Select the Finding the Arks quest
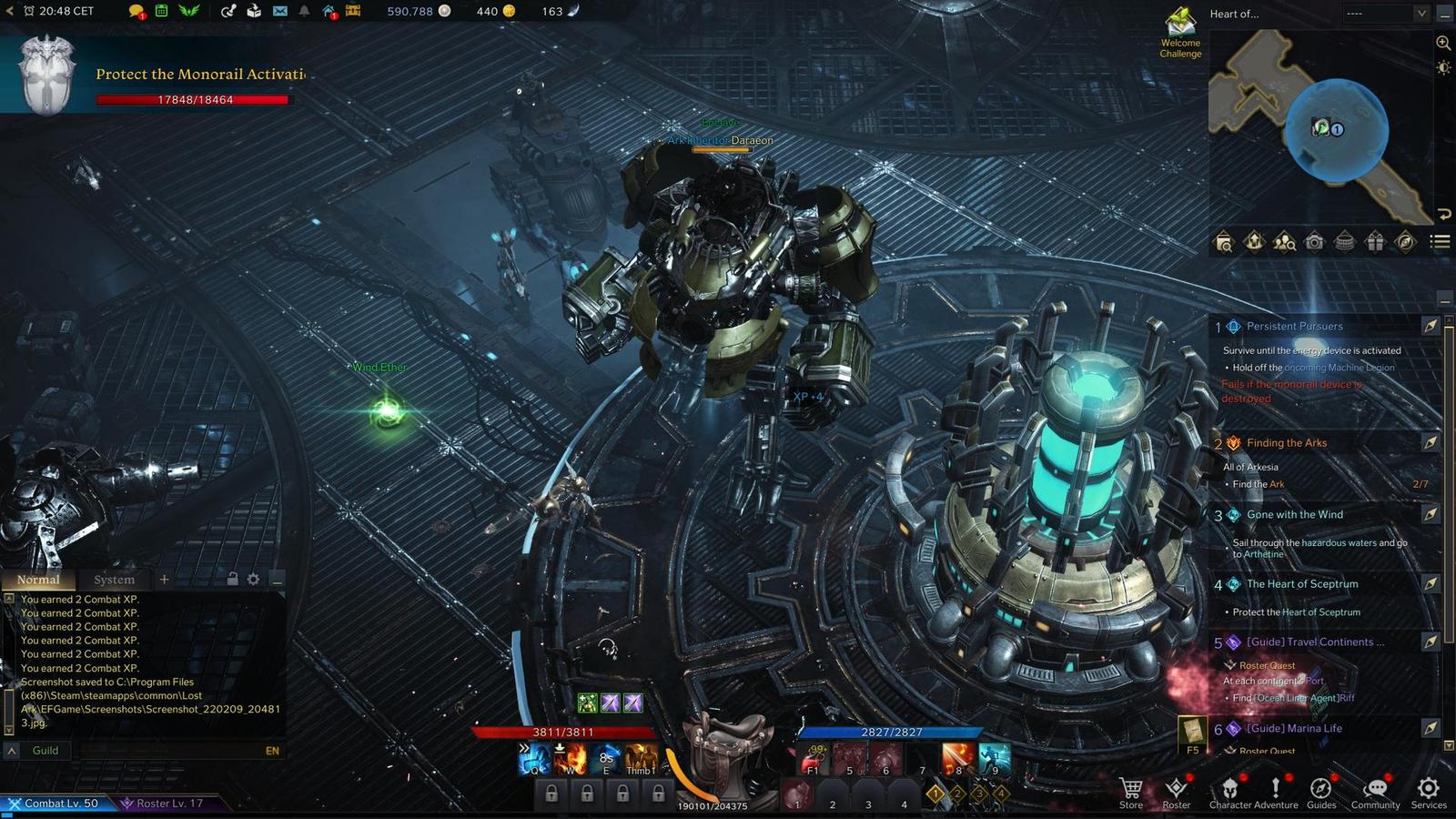Image resolution: width=1456 pixels, height=819 pixels. (x=1287, y=443)
